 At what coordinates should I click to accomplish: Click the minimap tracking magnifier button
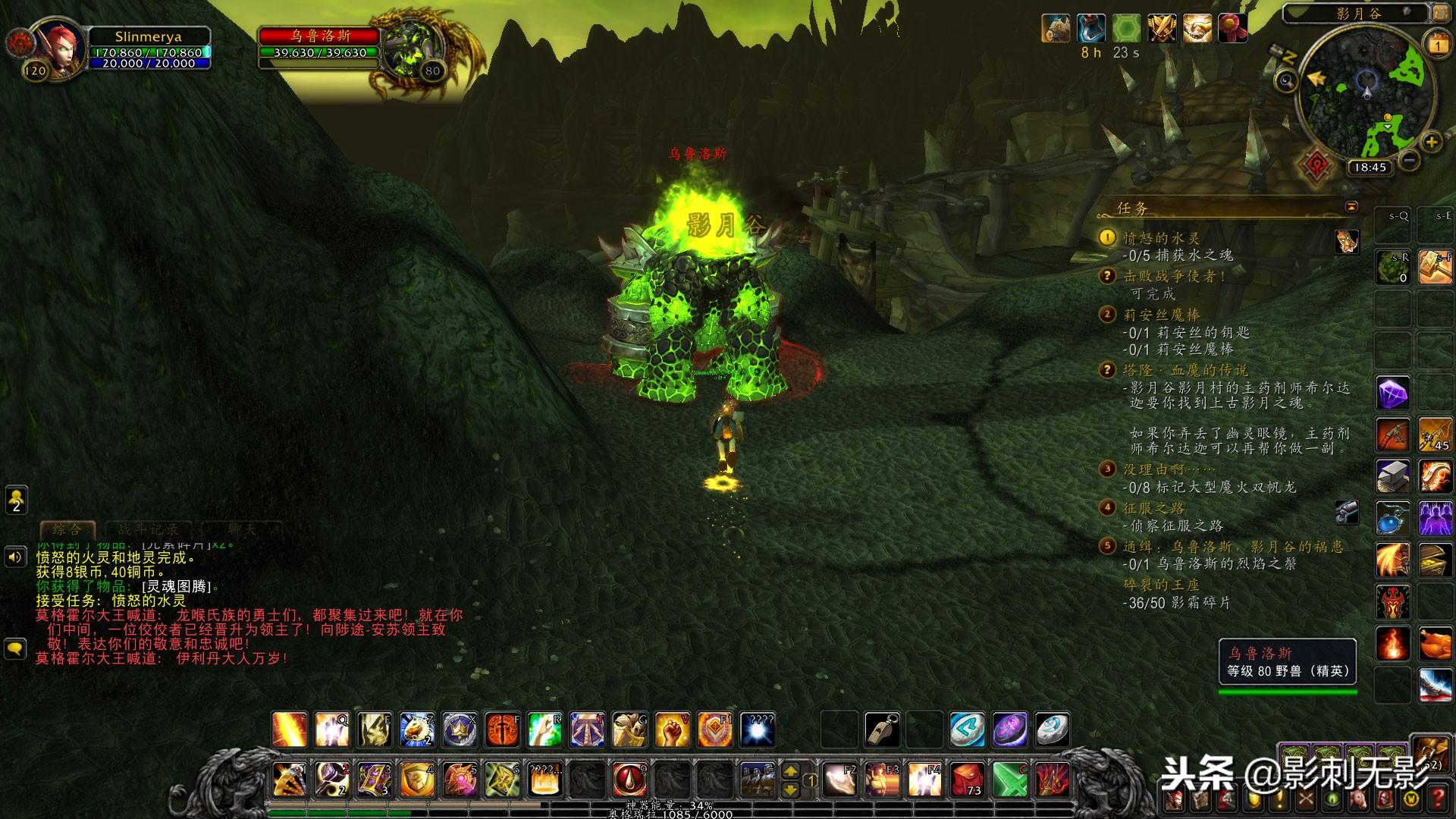[x=1285, y=80]
